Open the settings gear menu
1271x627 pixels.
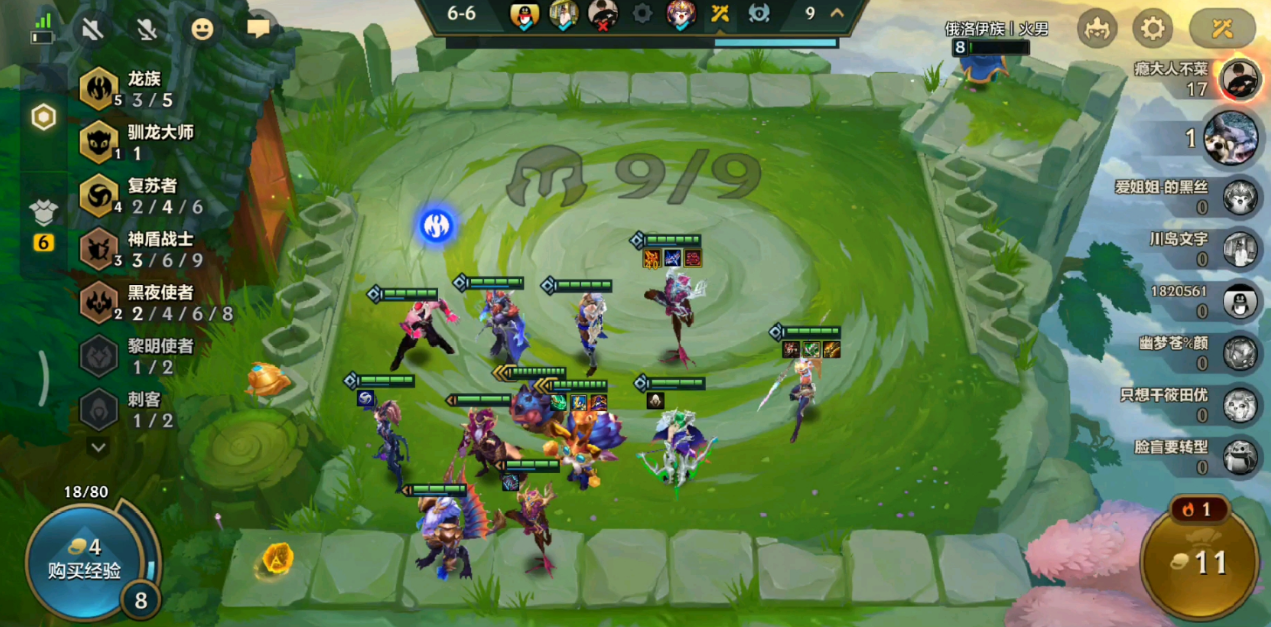(x=1152, y=28)
